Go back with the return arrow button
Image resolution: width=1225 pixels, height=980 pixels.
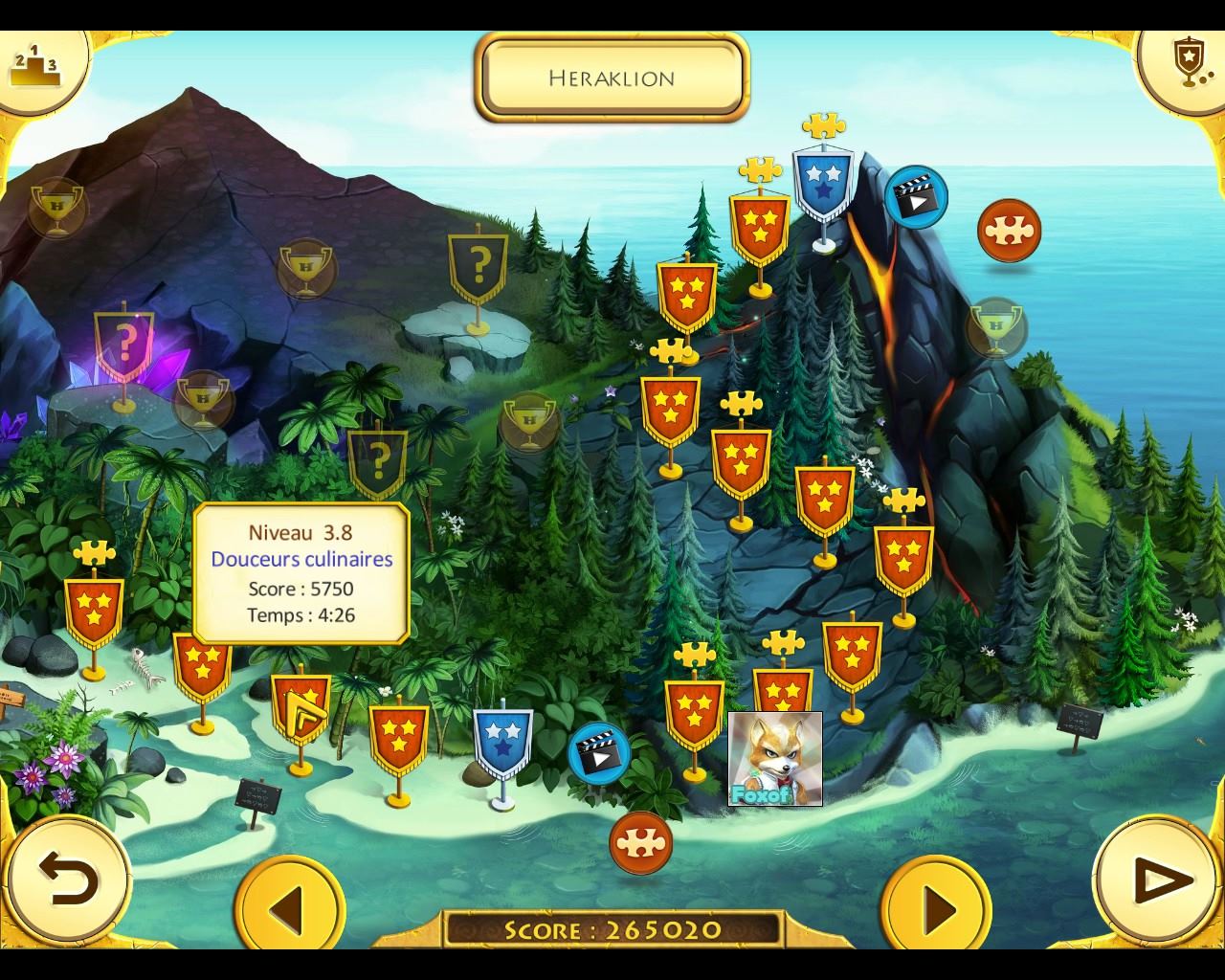point(68,879)
